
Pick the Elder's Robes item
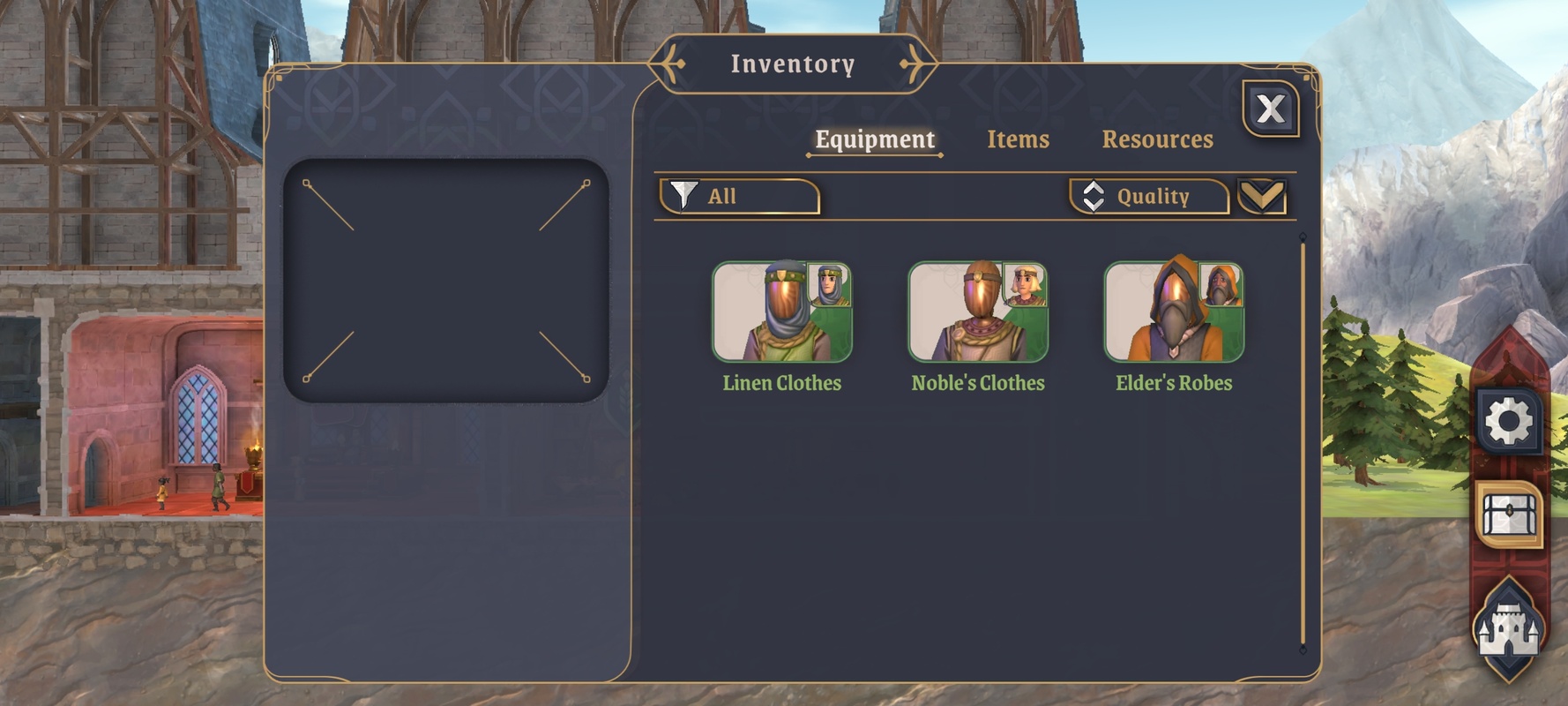point(1174,312)
